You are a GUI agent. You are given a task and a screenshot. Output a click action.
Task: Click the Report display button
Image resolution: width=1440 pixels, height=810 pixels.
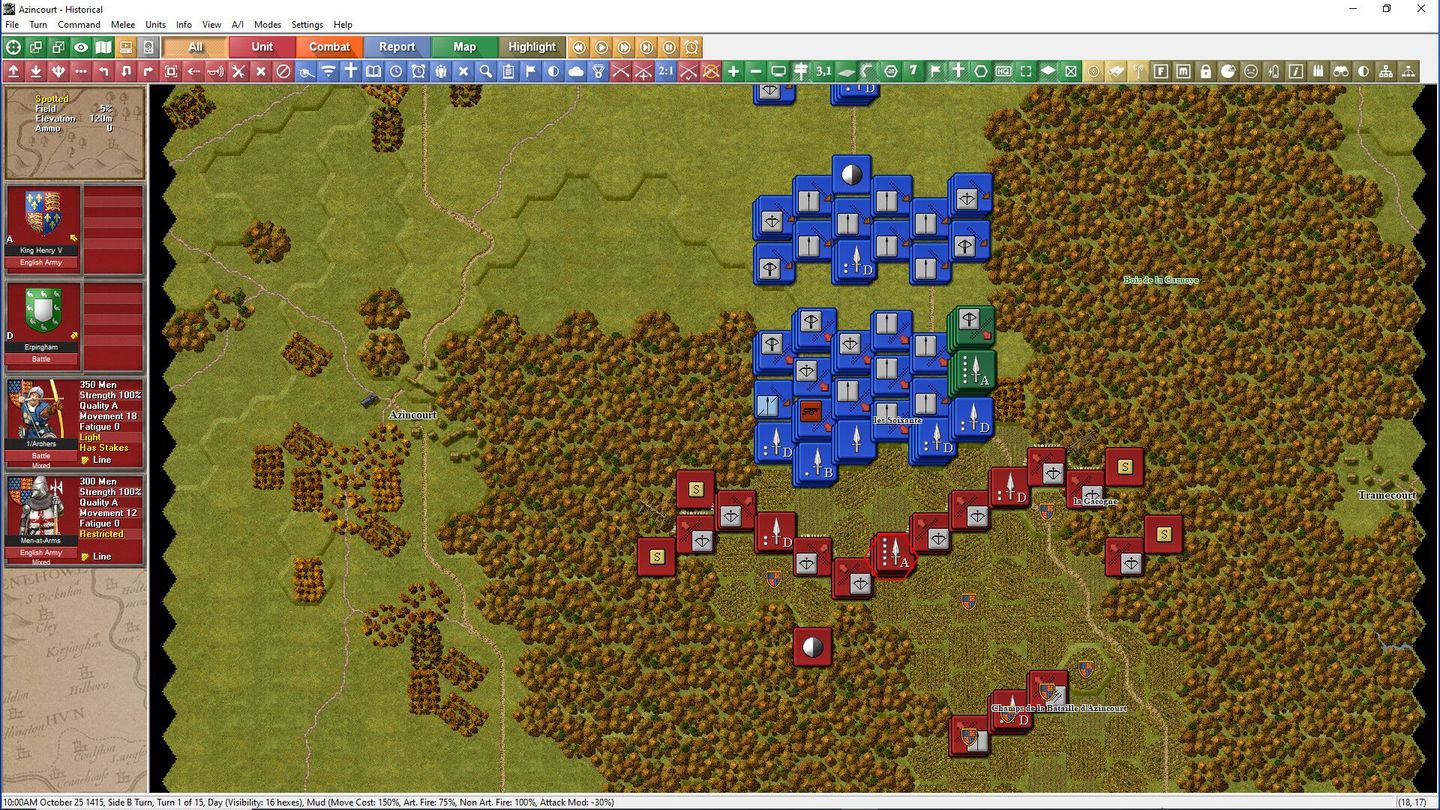point(396,46)
